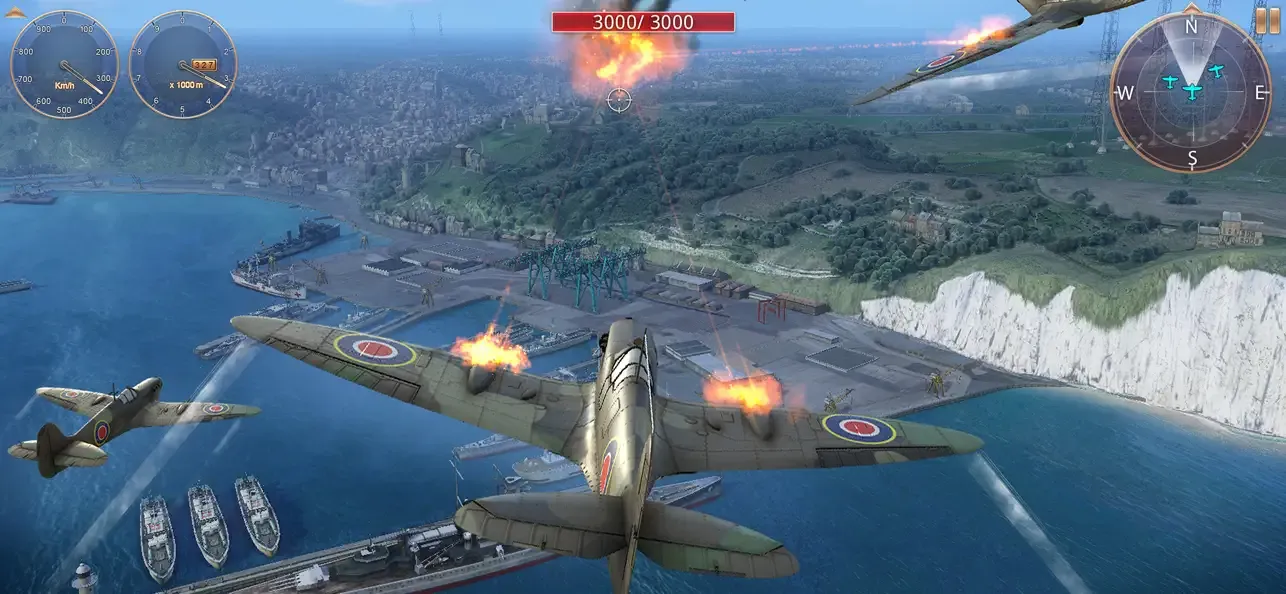Viewport: 1286px width, 594px height.
Task: Pause the game with the pause button
Action: 1267,21
